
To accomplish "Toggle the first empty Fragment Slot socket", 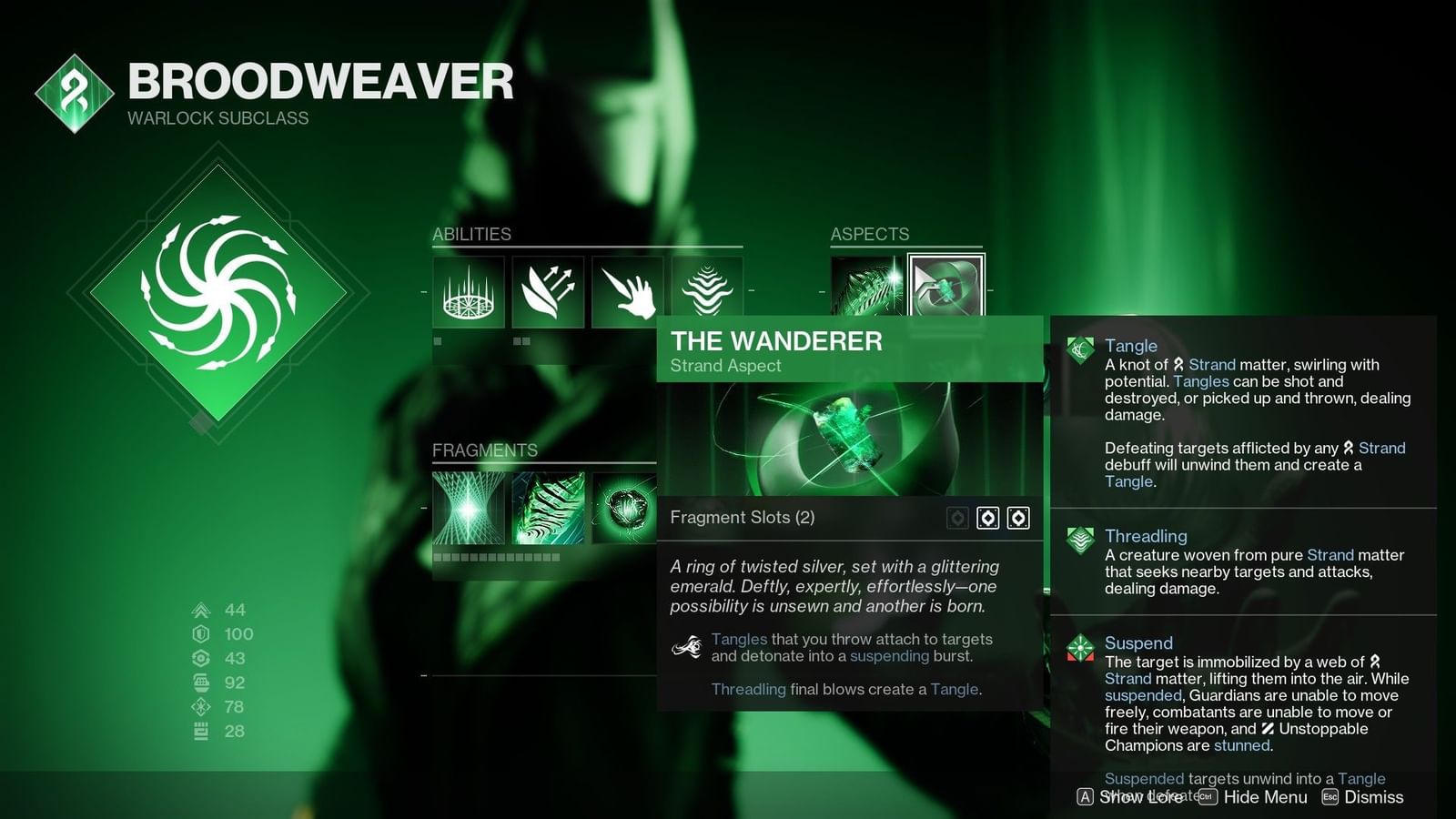I will pos(987,517).
